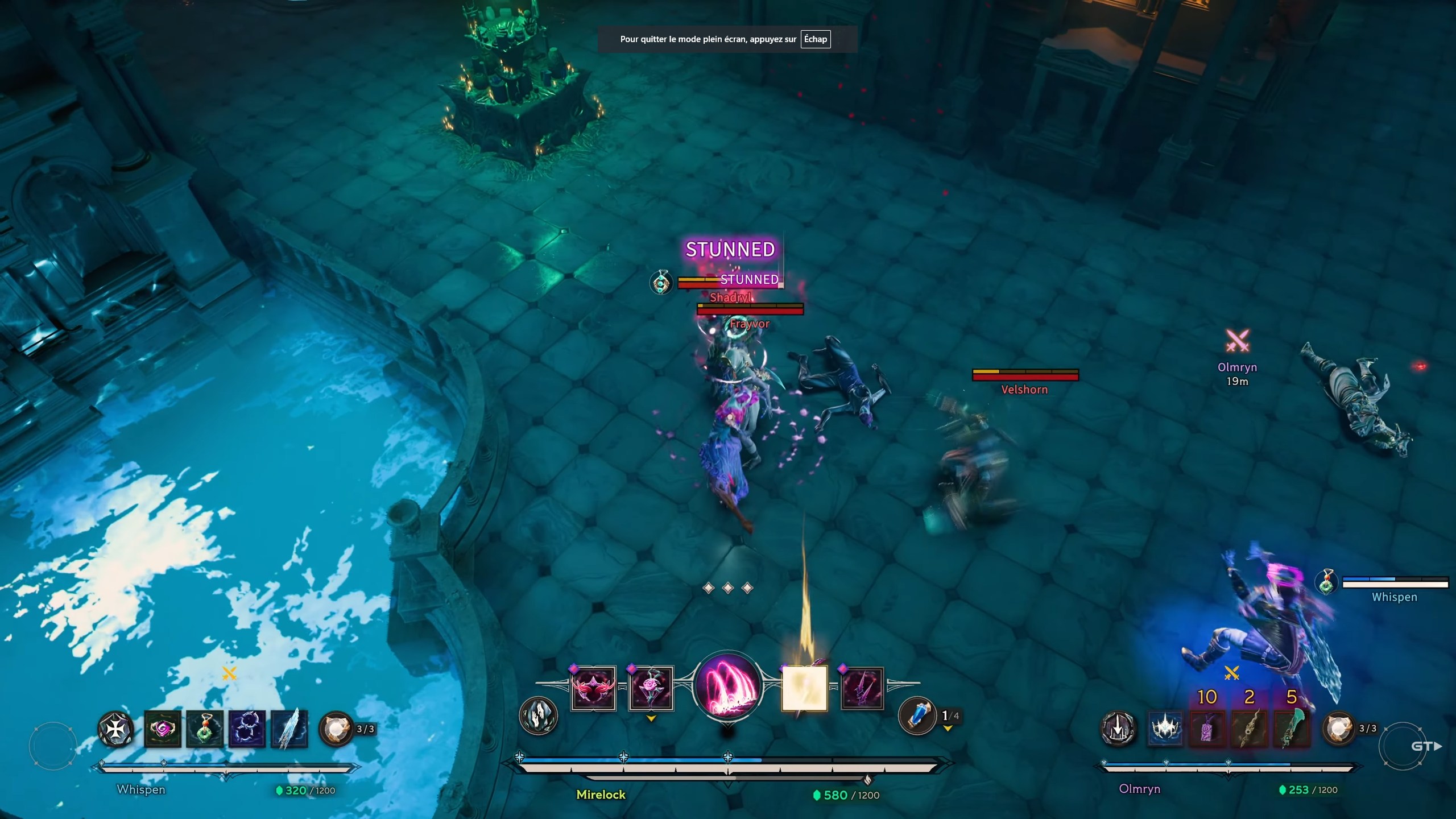Activate Olmryn's downward arrow slam ability
This screenshot has height=819, width=1456.
coord(1118,729)
